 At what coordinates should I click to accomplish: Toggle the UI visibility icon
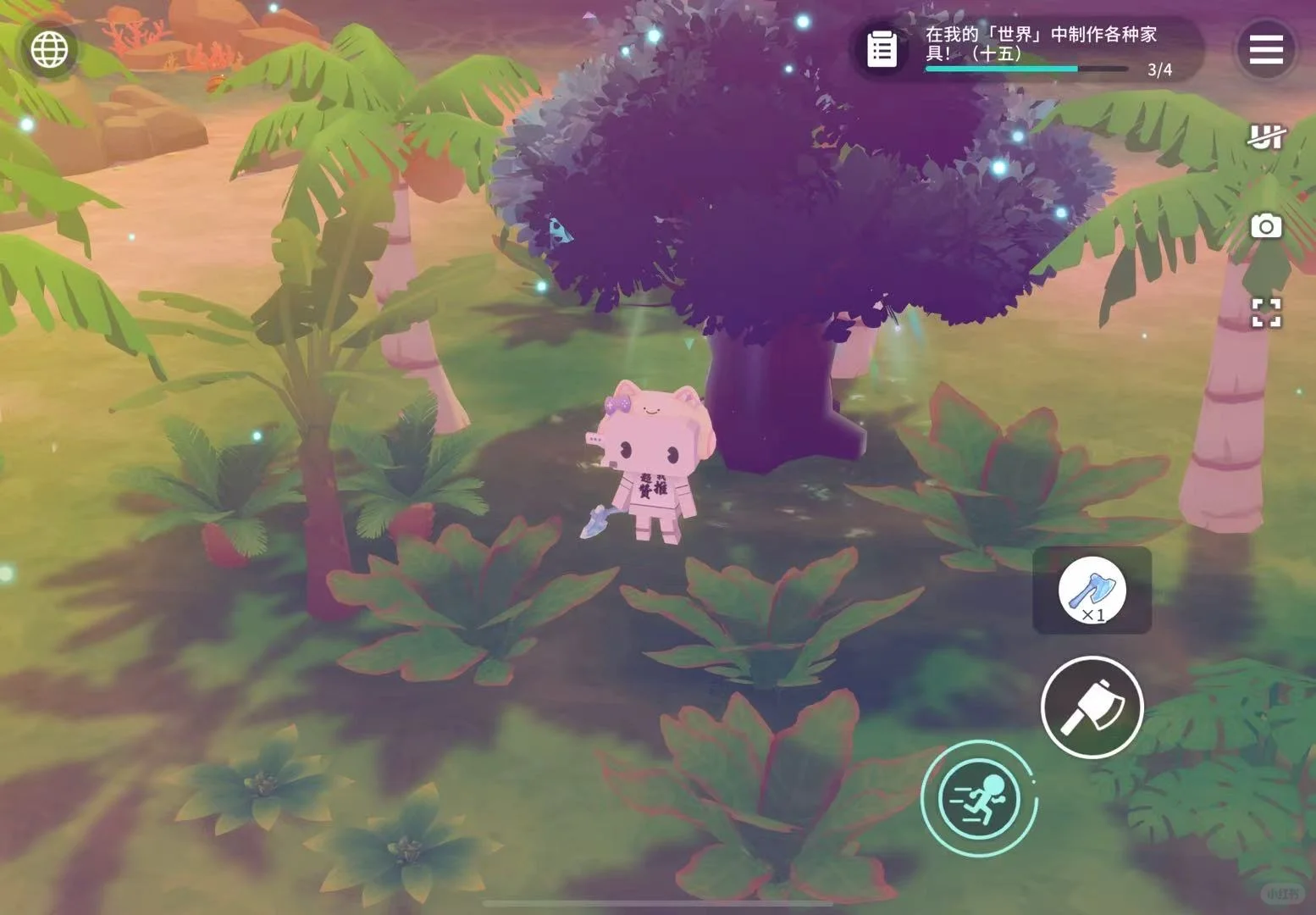click(1265, 136)
